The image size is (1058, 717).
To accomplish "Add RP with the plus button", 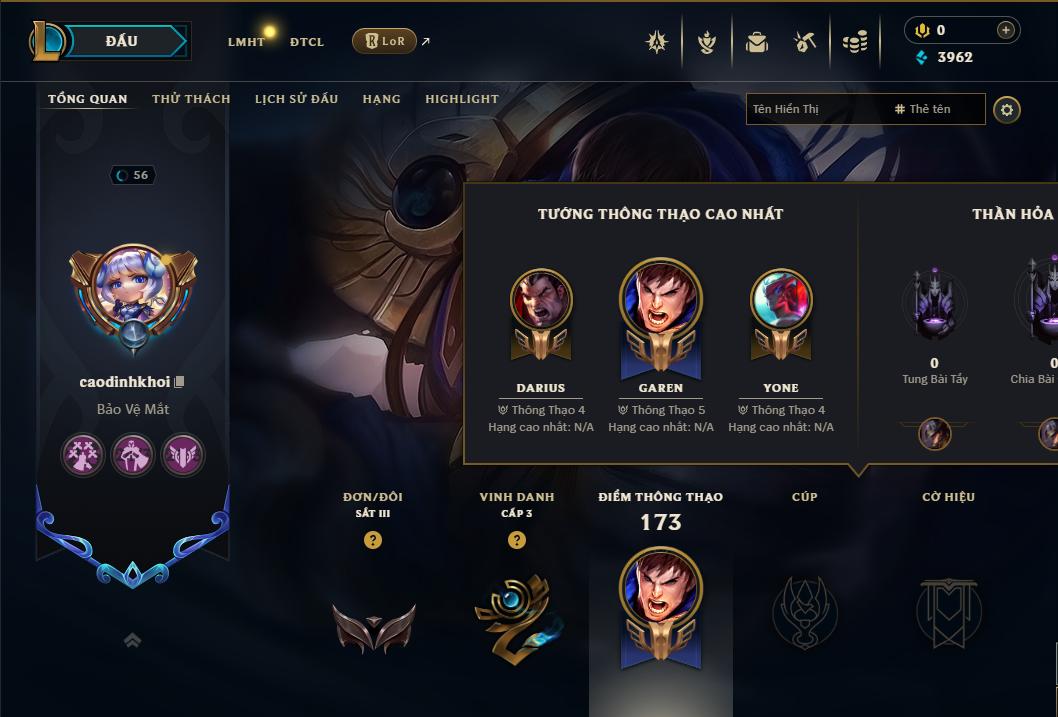I will [1005, 30].
